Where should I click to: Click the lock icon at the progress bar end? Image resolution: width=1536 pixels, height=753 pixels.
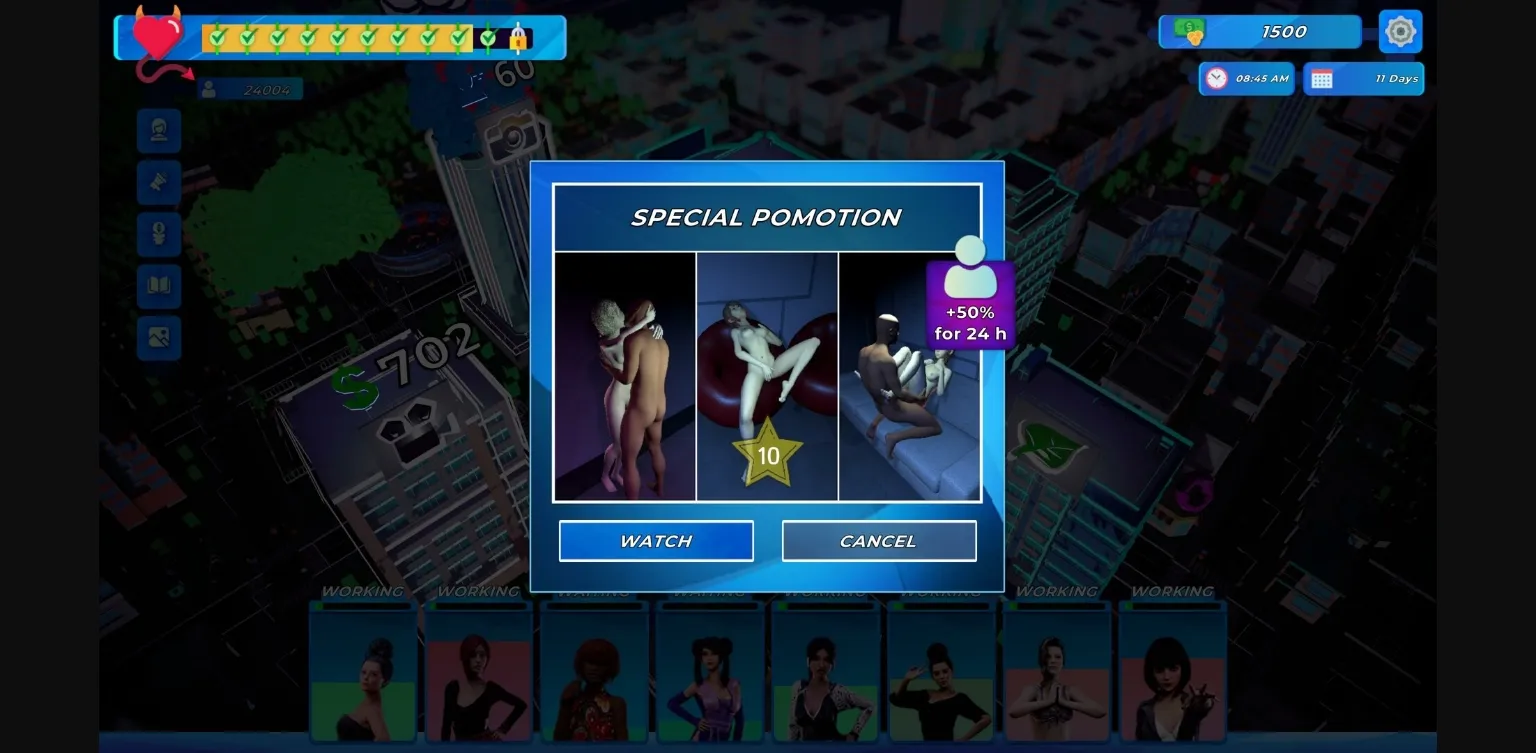click(517, 39)
